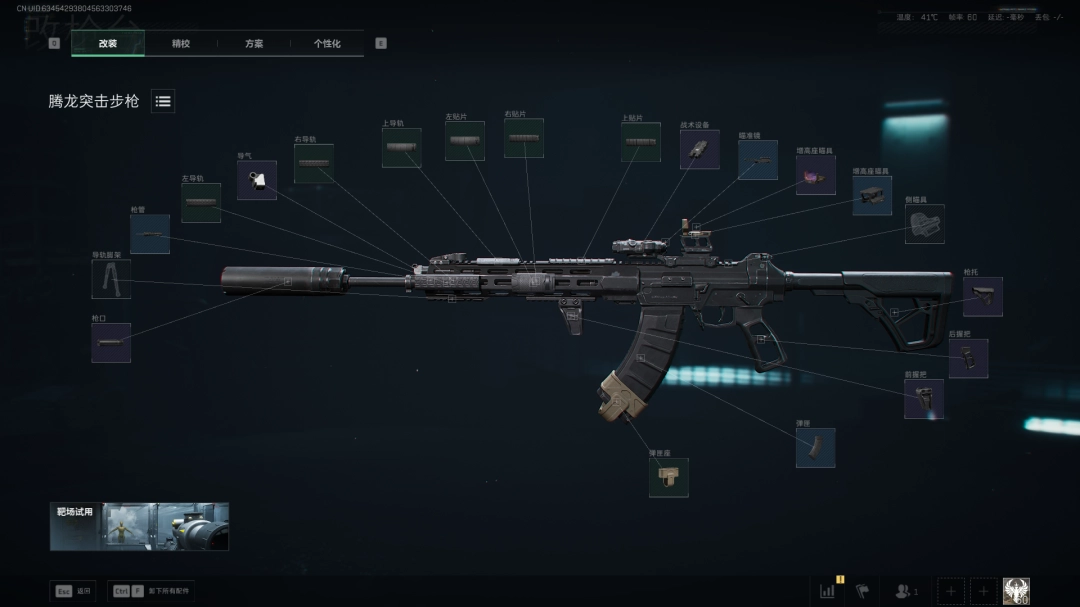
Task: Open the 枪托 stock slot
Action: point(982,297)
